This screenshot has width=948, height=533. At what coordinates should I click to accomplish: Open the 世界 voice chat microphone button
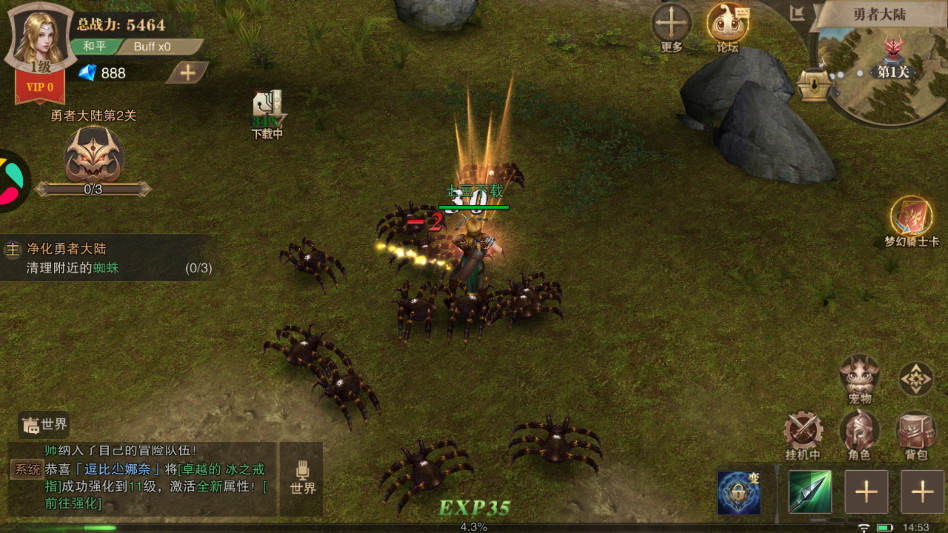coord(303,478)
